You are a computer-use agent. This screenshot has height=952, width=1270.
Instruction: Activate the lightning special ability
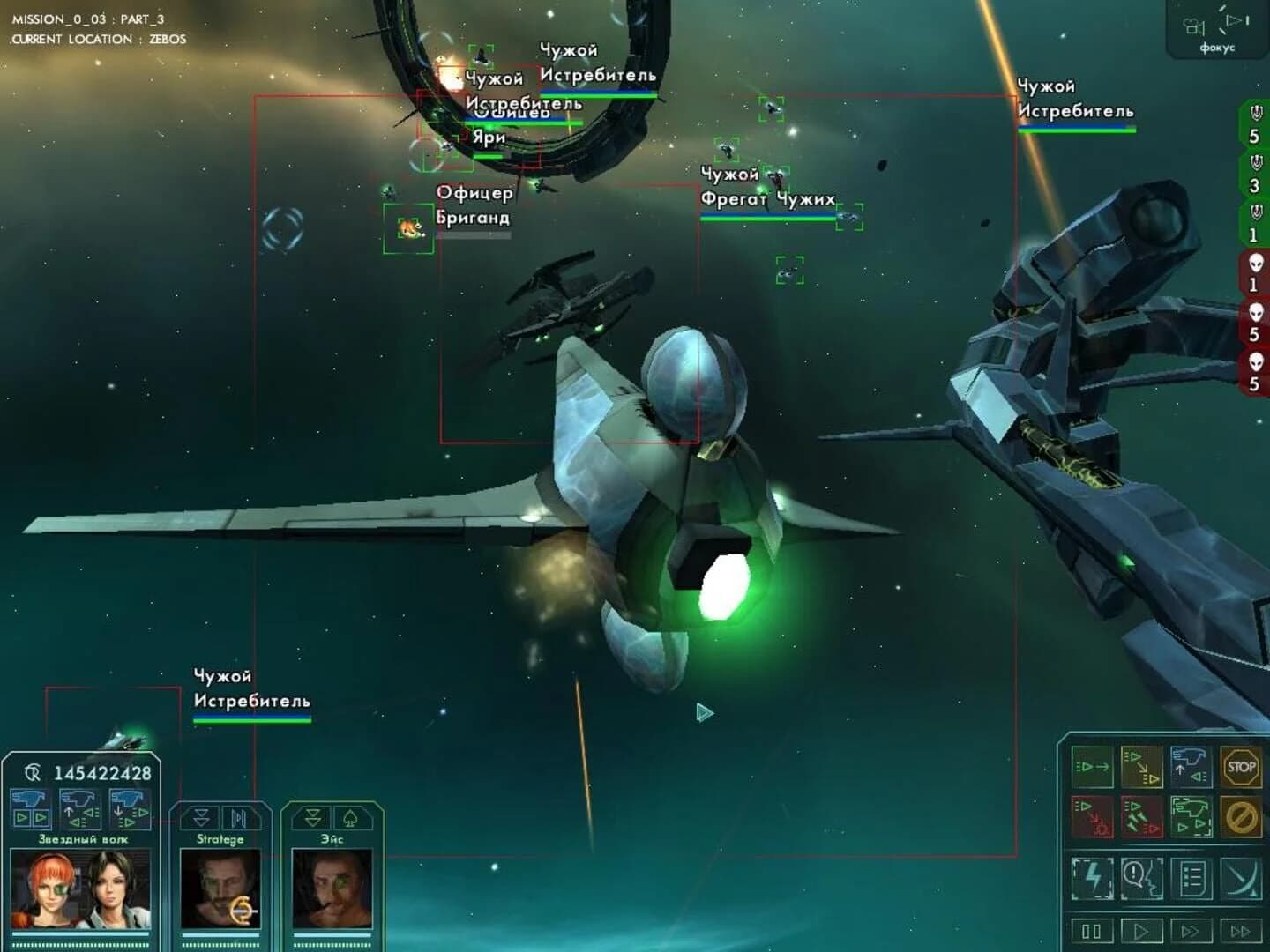pos(1094,877)
